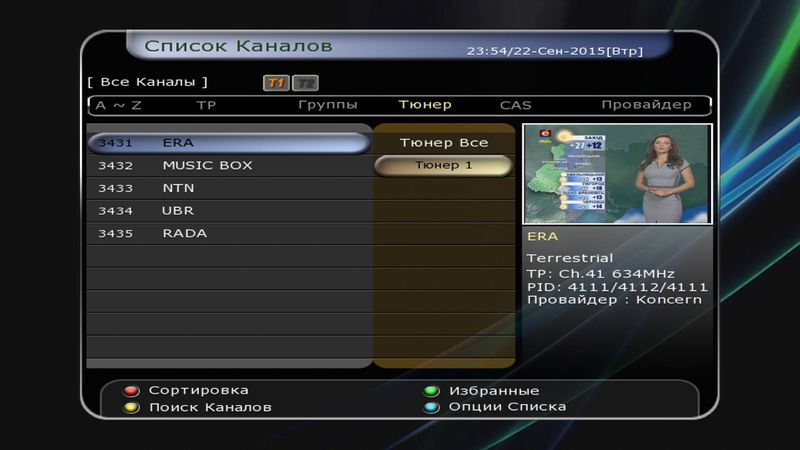The height and width of the screenshot is (450, 800).
Task: Select channel 3433 NTN
Action: [x=228, y=188]
